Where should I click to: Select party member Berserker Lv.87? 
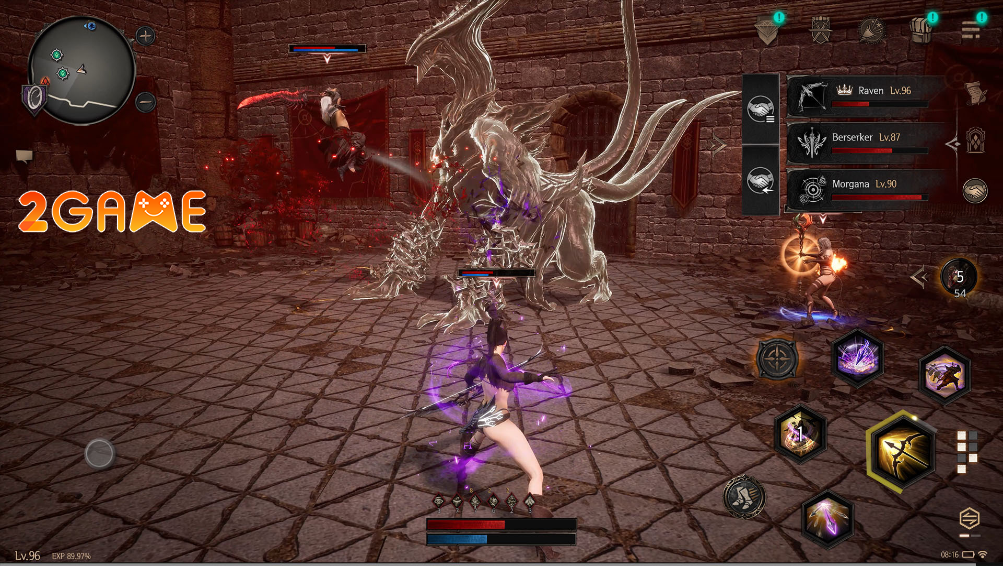pos(866,142)
